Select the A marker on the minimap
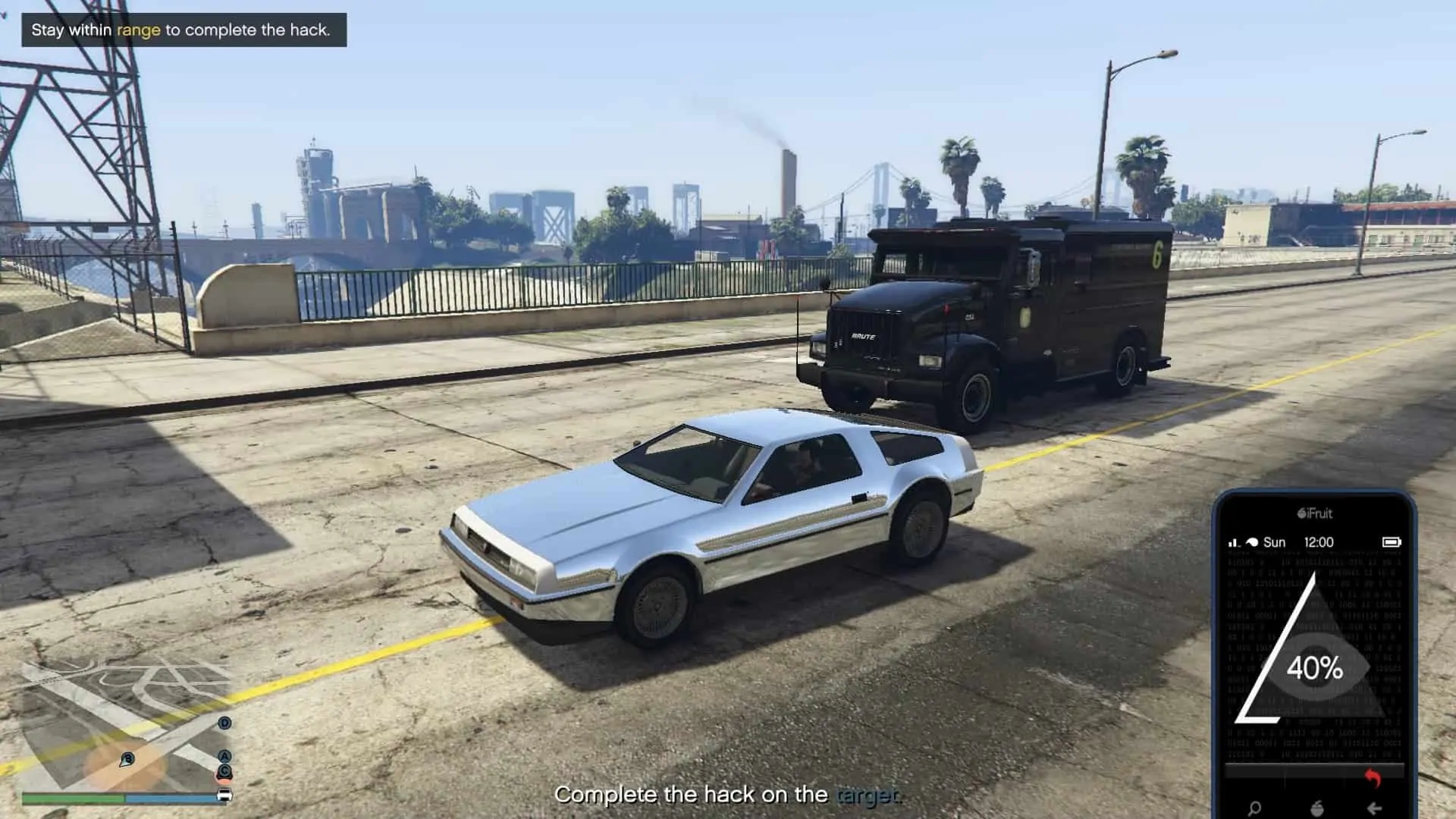The height and width of the screenshot is (819, 1456). [x=224, y=755]
